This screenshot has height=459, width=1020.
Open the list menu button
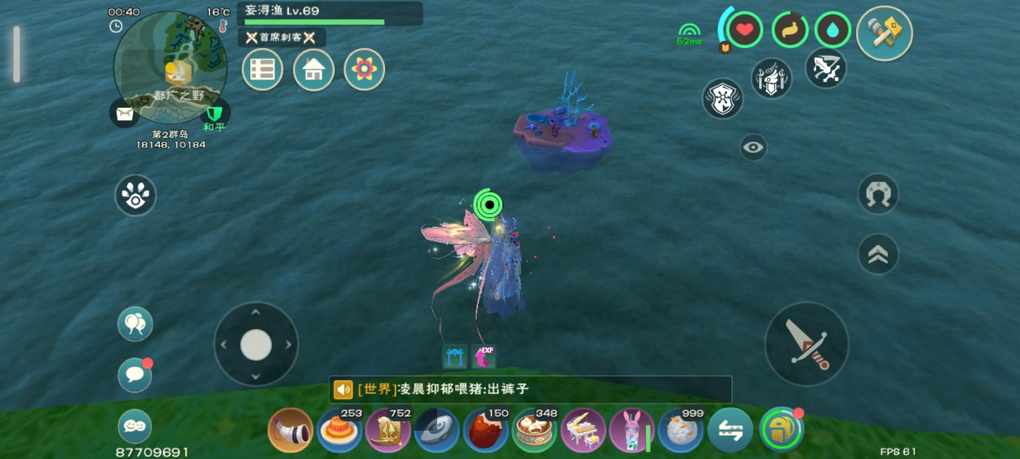point(263,70)
